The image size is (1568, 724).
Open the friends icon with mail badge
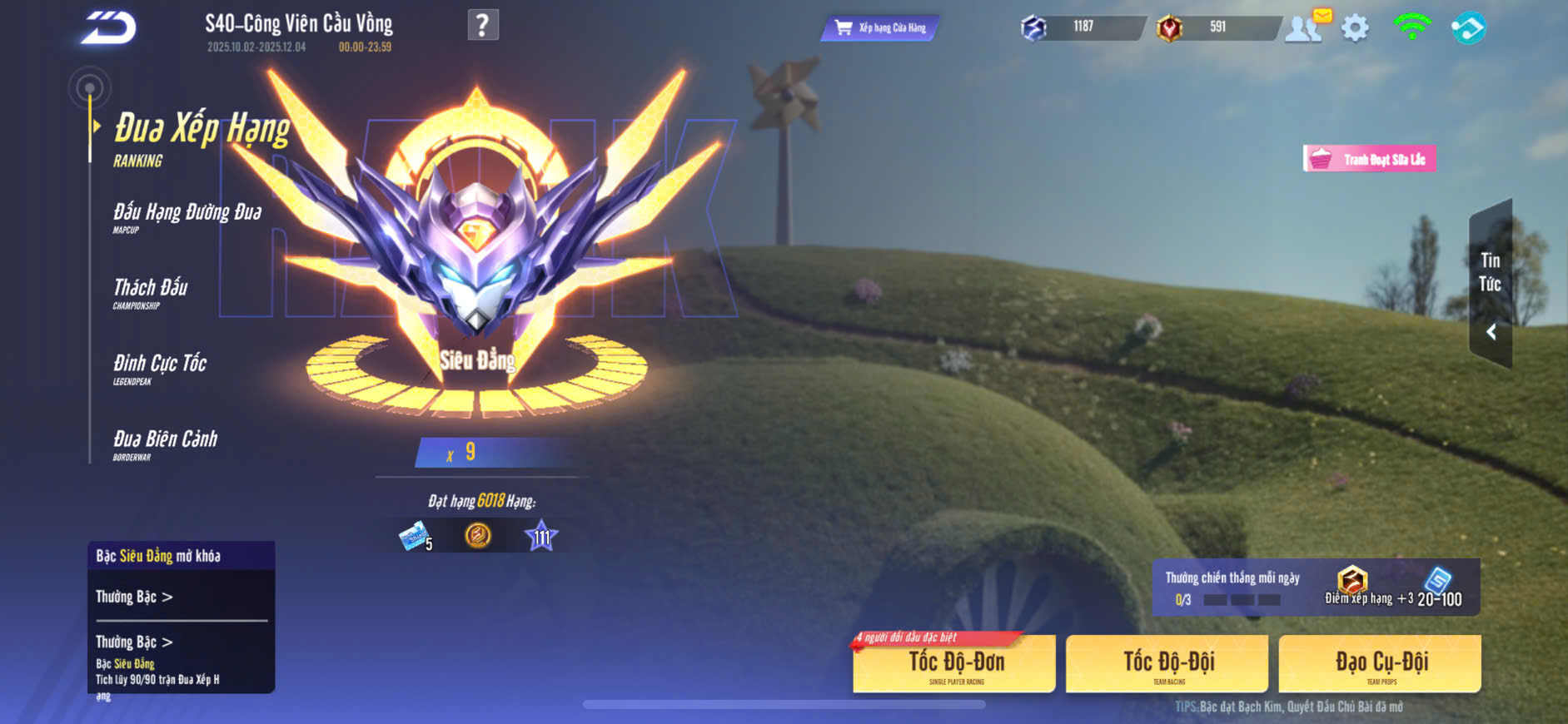pos(1304,27)
